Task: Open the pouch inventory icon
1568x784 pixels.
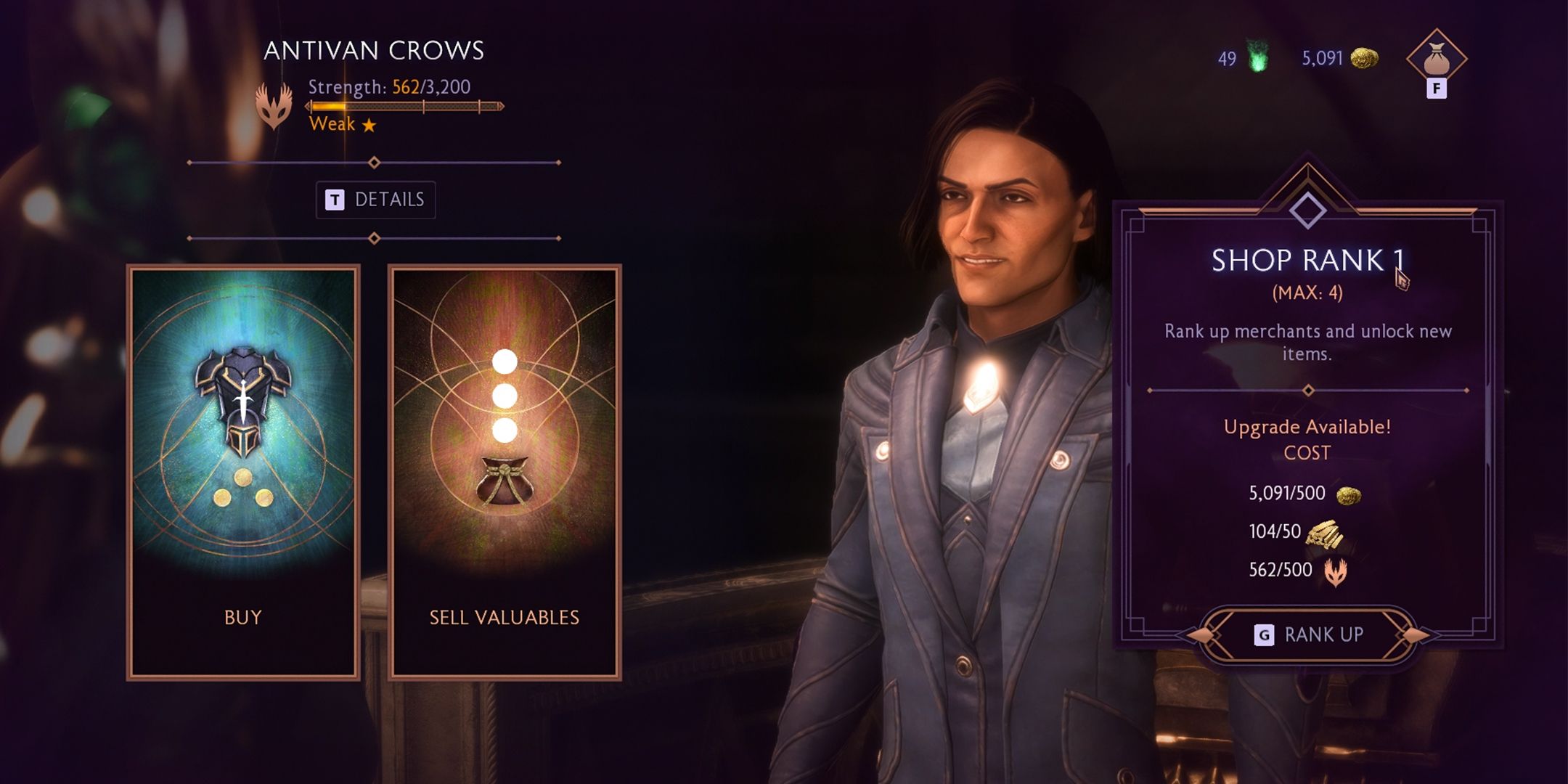Action: (1437, 60)
